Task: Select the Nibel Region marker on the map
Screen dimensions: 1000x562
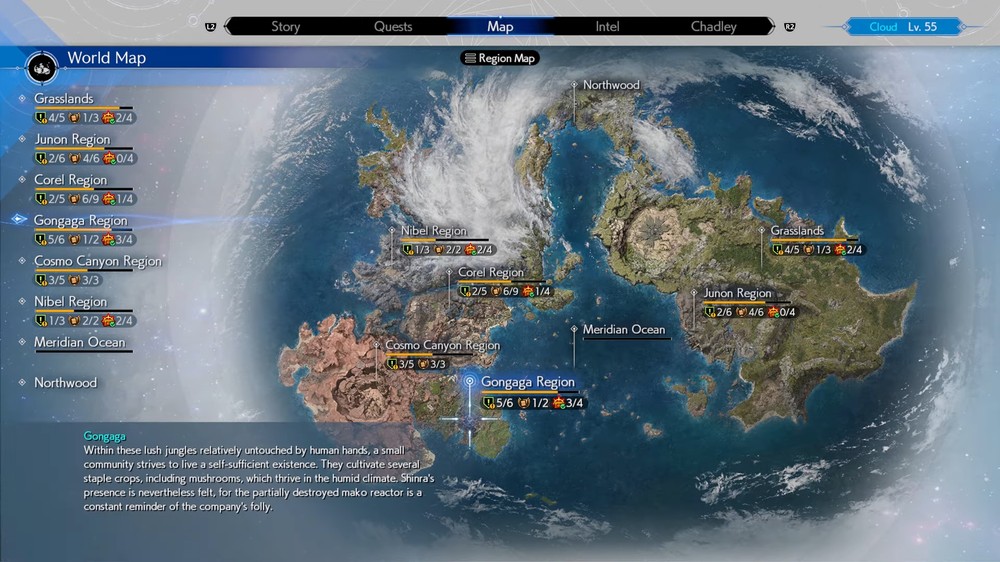Action: 433,231
